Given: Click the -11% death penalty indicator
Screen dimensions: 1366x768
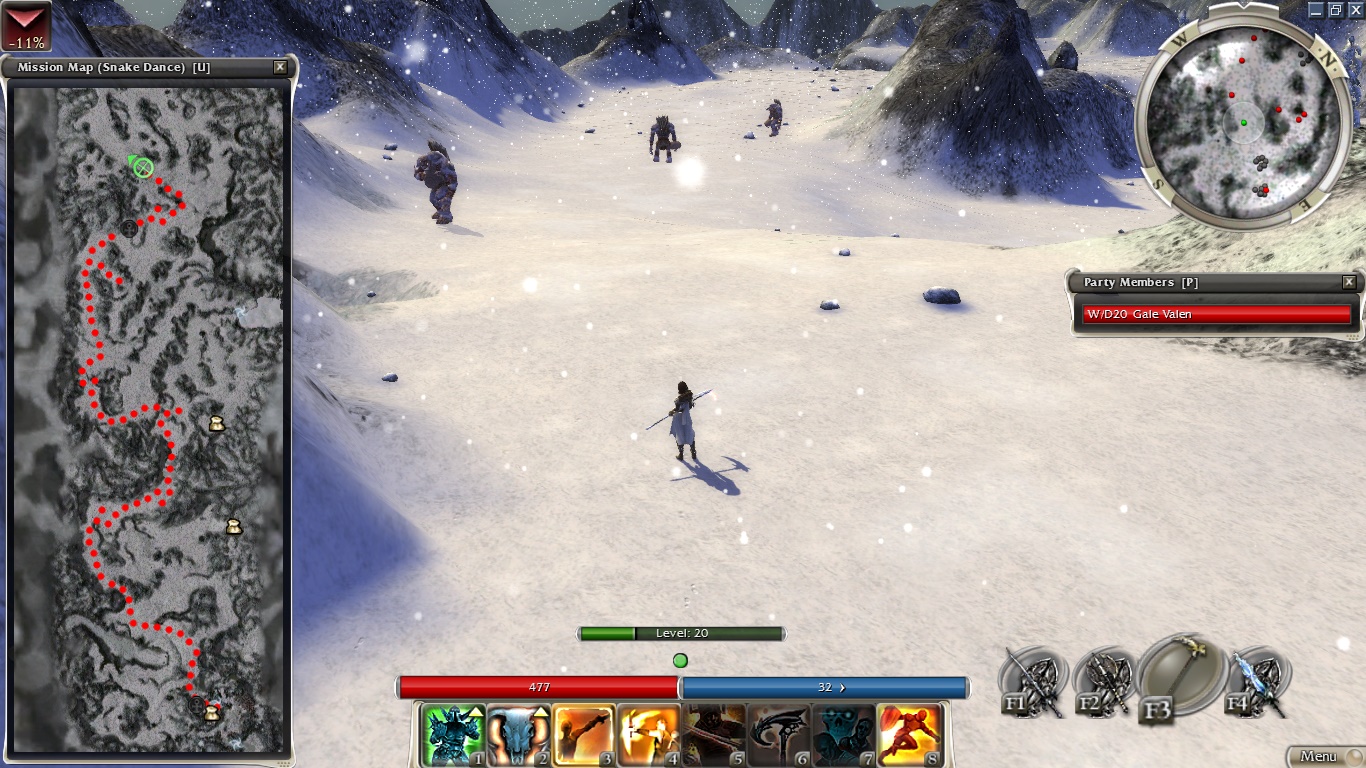Looking at the screenshot, I should (x=25, y=26).
